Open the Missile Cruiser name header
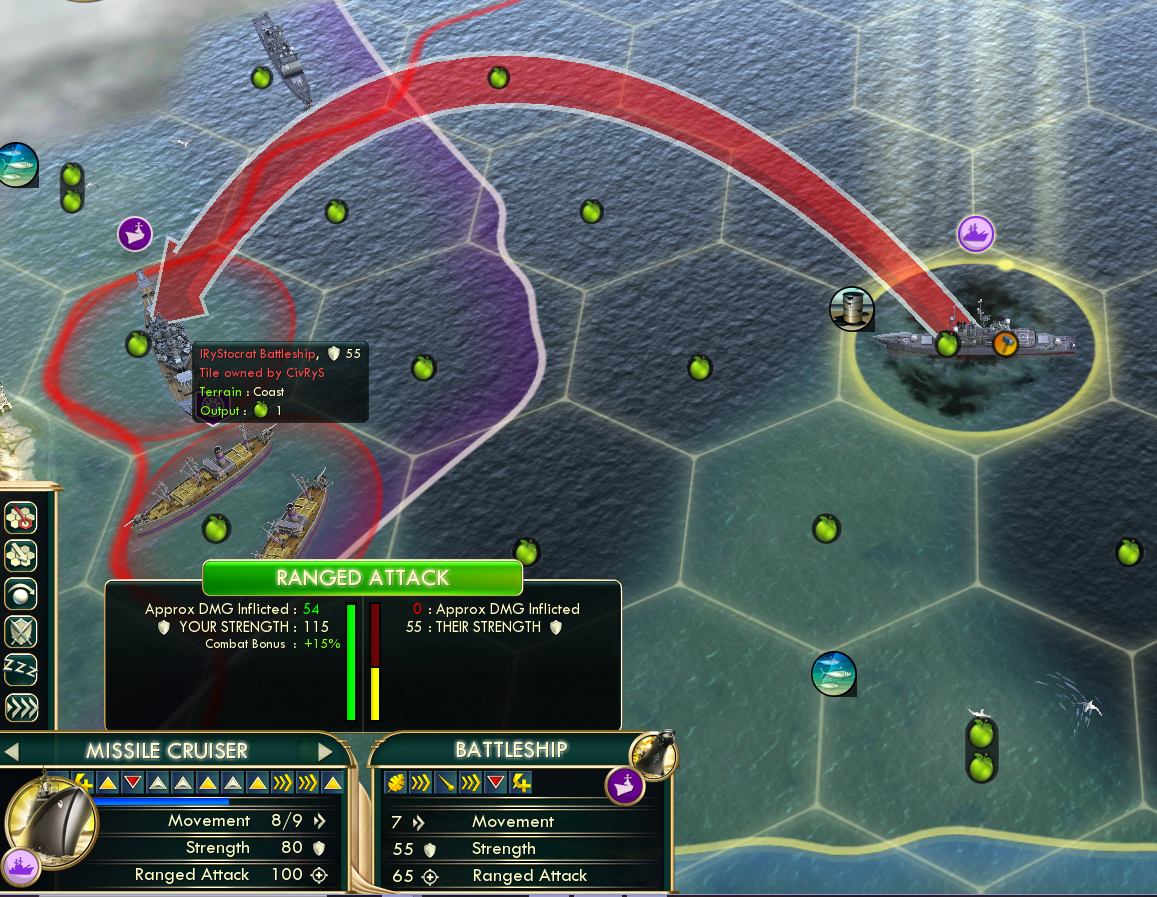The image size is (1157, 897). point(166,751)
